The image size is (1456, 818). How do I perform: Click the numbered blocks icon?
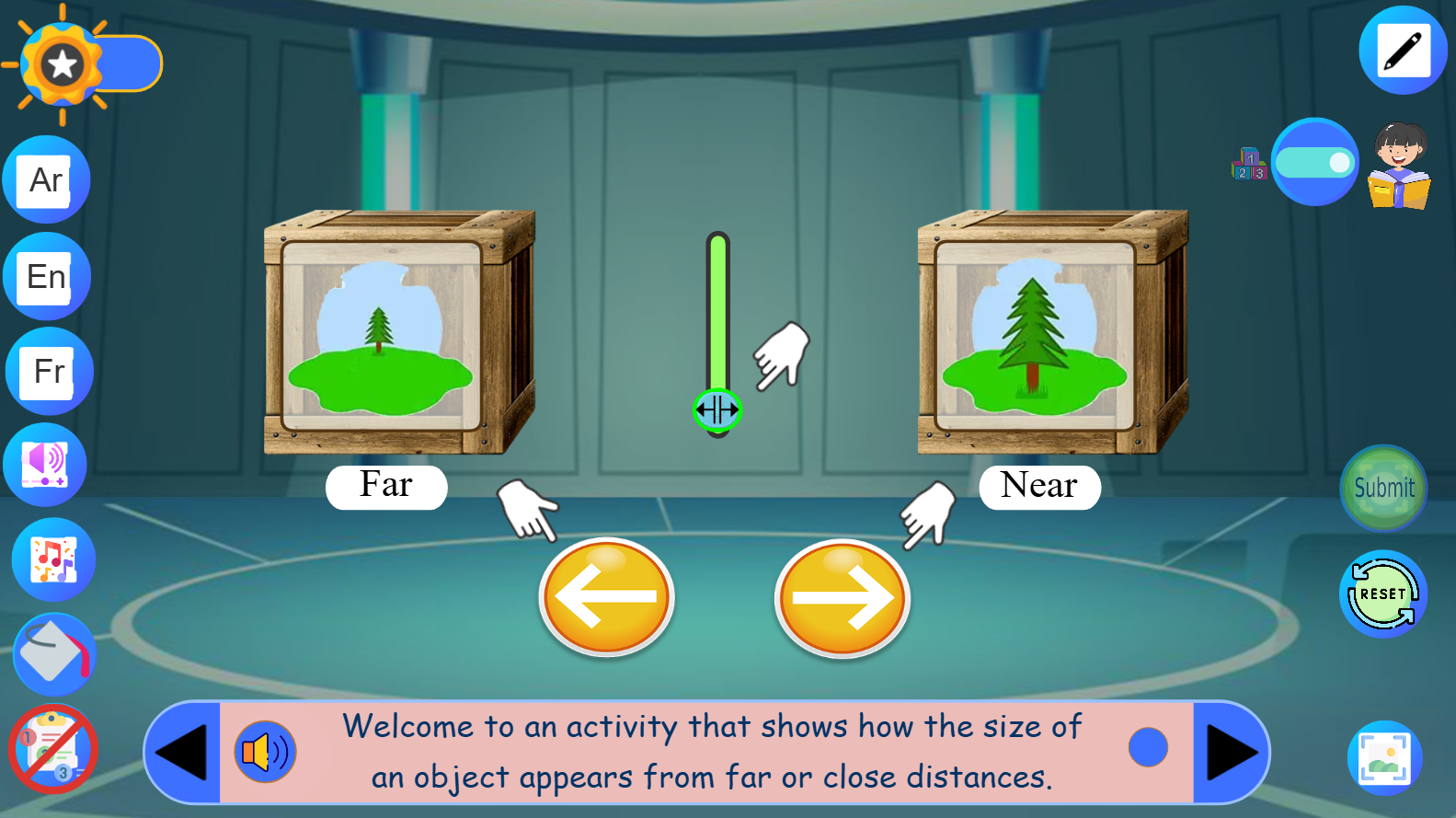(1248, 163)
